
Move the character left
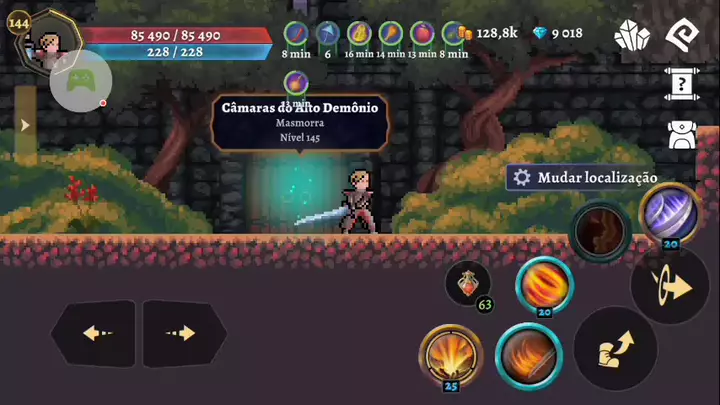pos(94,333)
